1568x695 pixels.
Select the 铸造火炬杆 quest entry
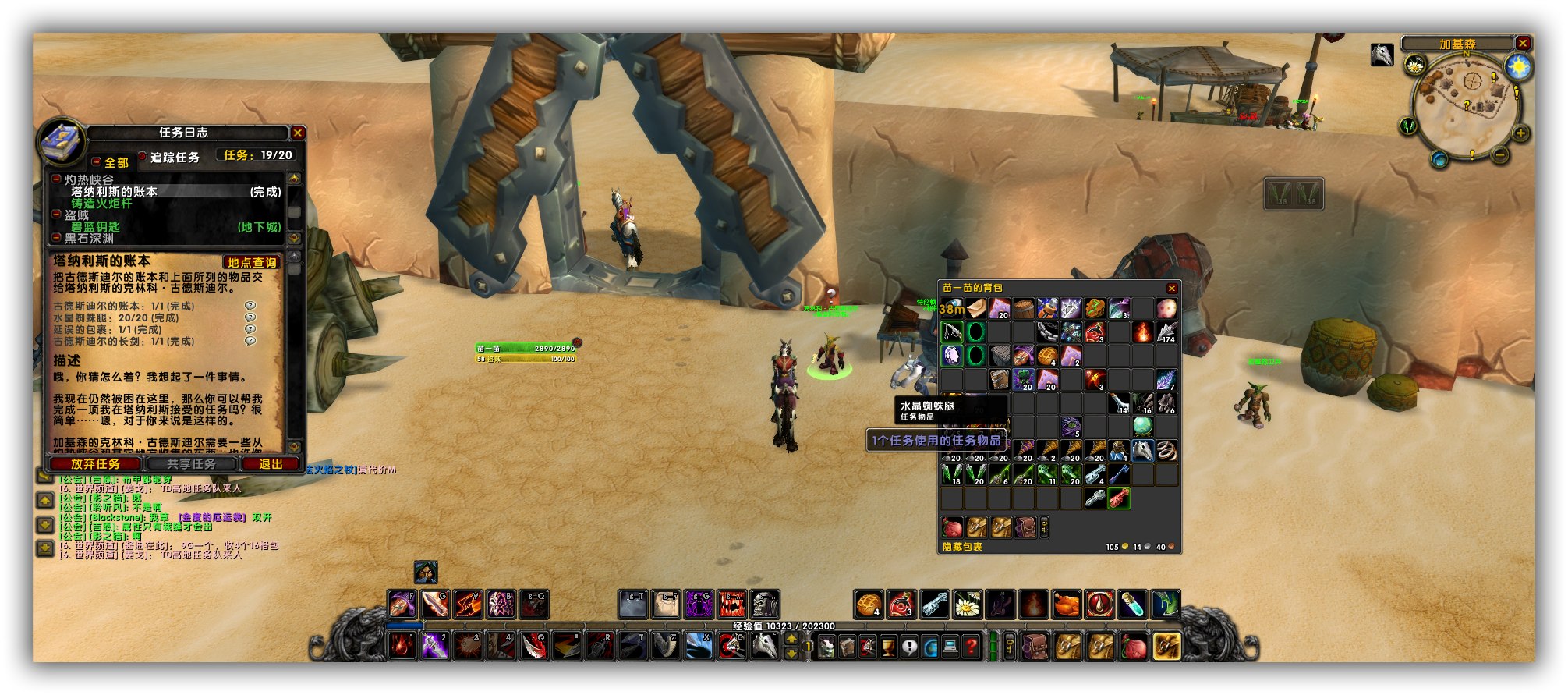102,204
